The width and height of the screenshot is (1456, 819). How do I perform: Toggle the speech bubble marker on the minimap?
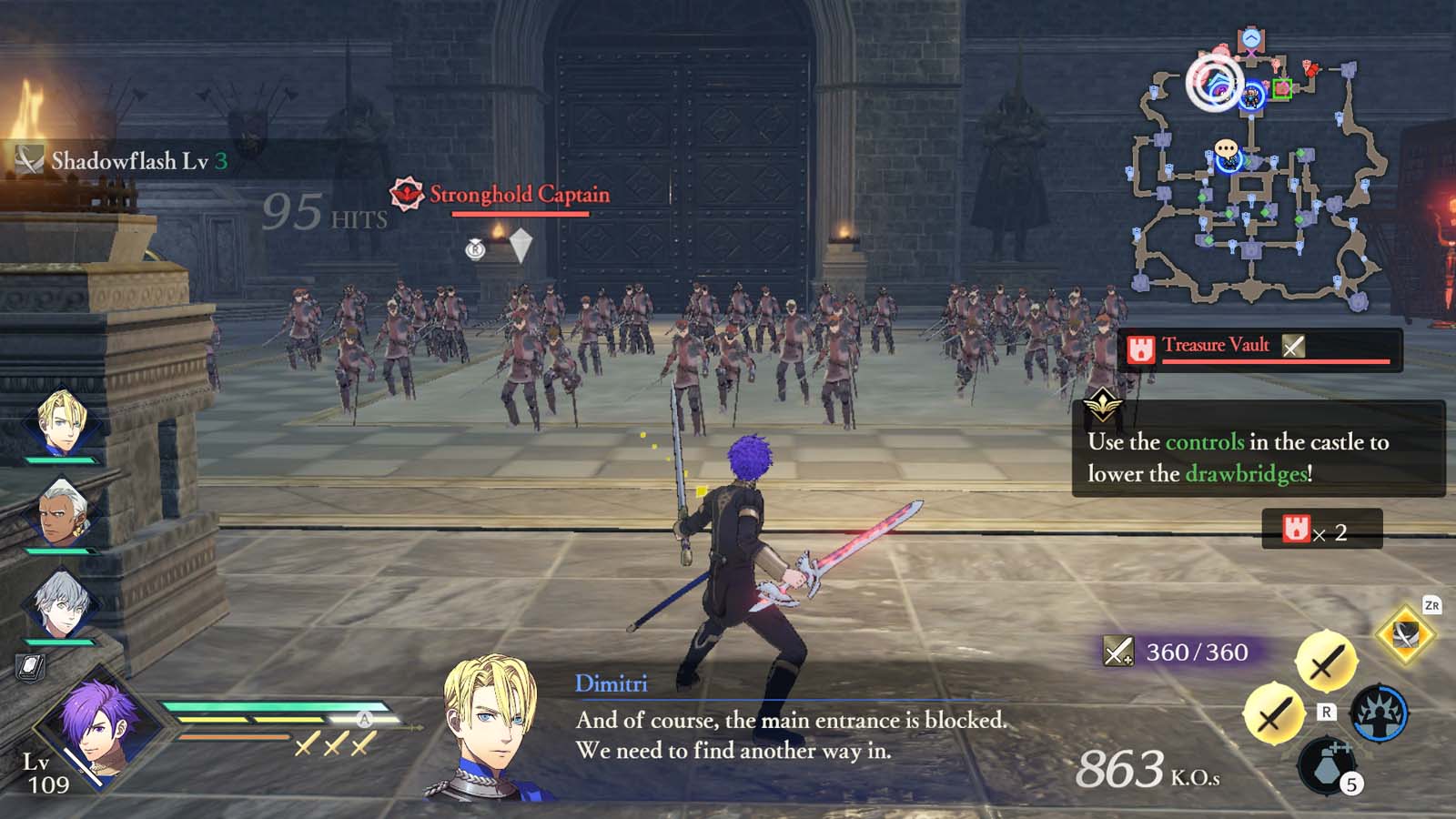[x=1224, y=147]
